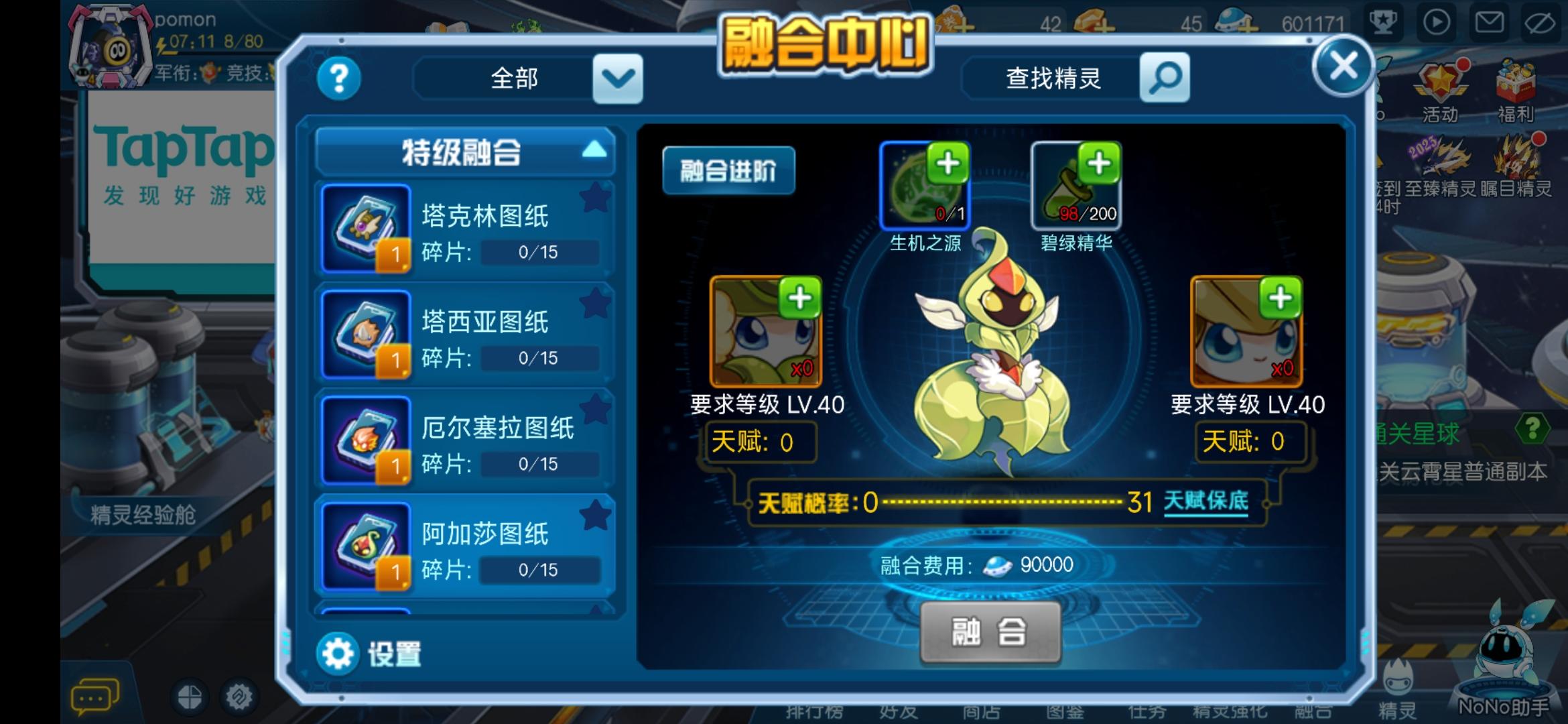Open the chat bubble icon at bottom left
The height and width of the screenshot is (724, 1568).
point(94,695)
